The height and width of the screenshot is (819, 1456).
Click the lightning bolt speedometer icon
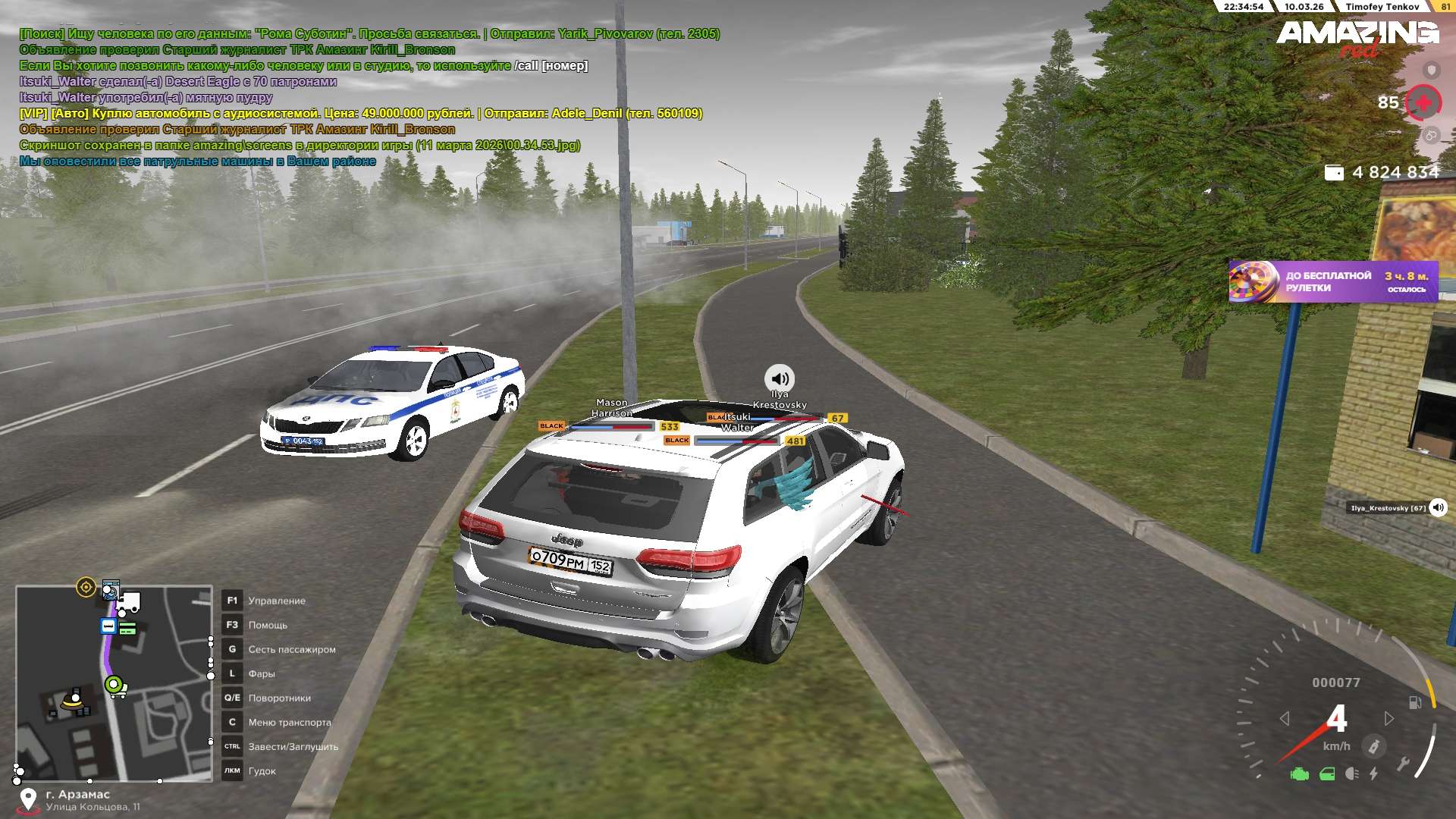(x=1373, y=774)
